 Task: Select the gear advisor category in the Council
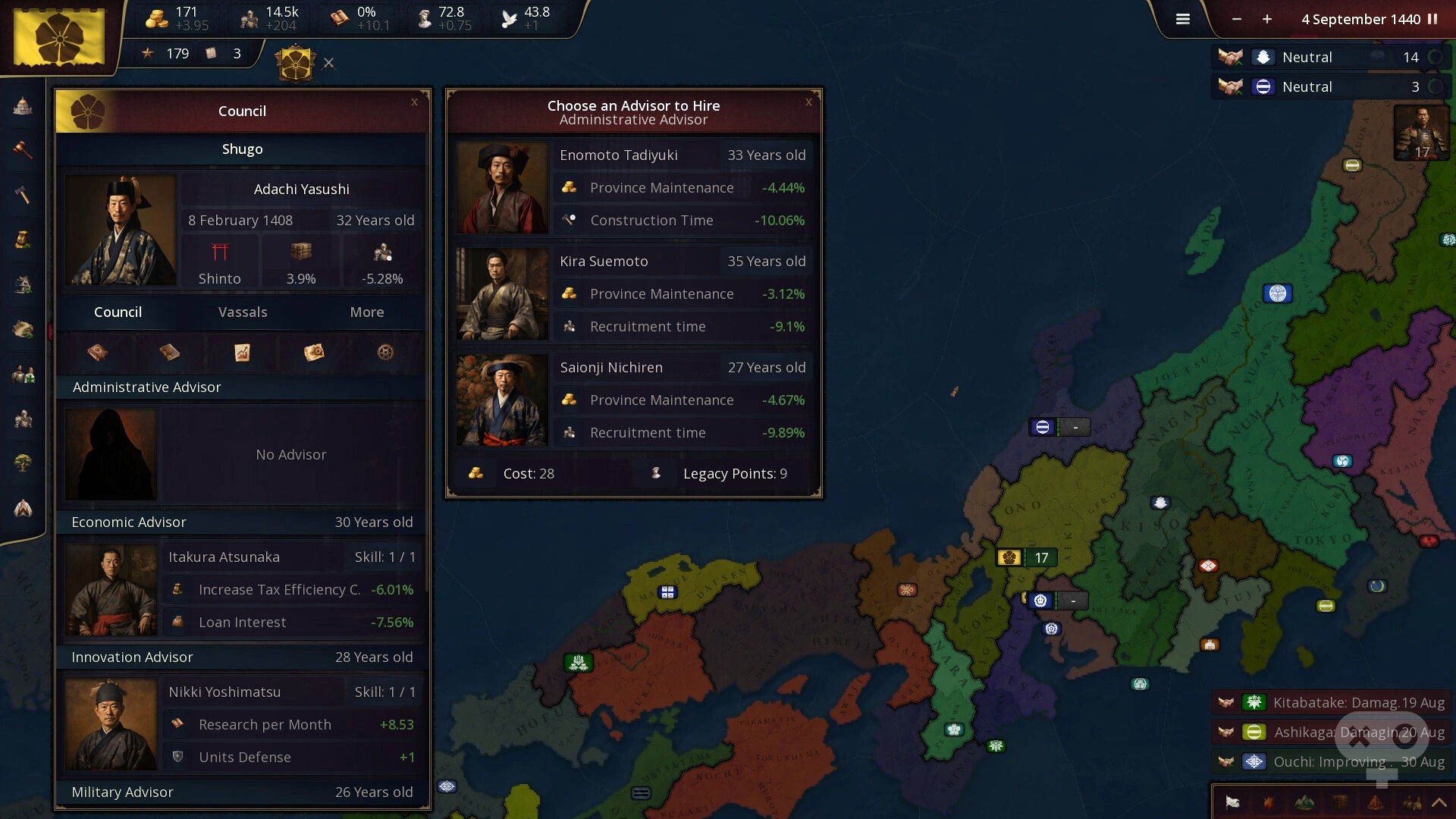click(x=384, y=353)
